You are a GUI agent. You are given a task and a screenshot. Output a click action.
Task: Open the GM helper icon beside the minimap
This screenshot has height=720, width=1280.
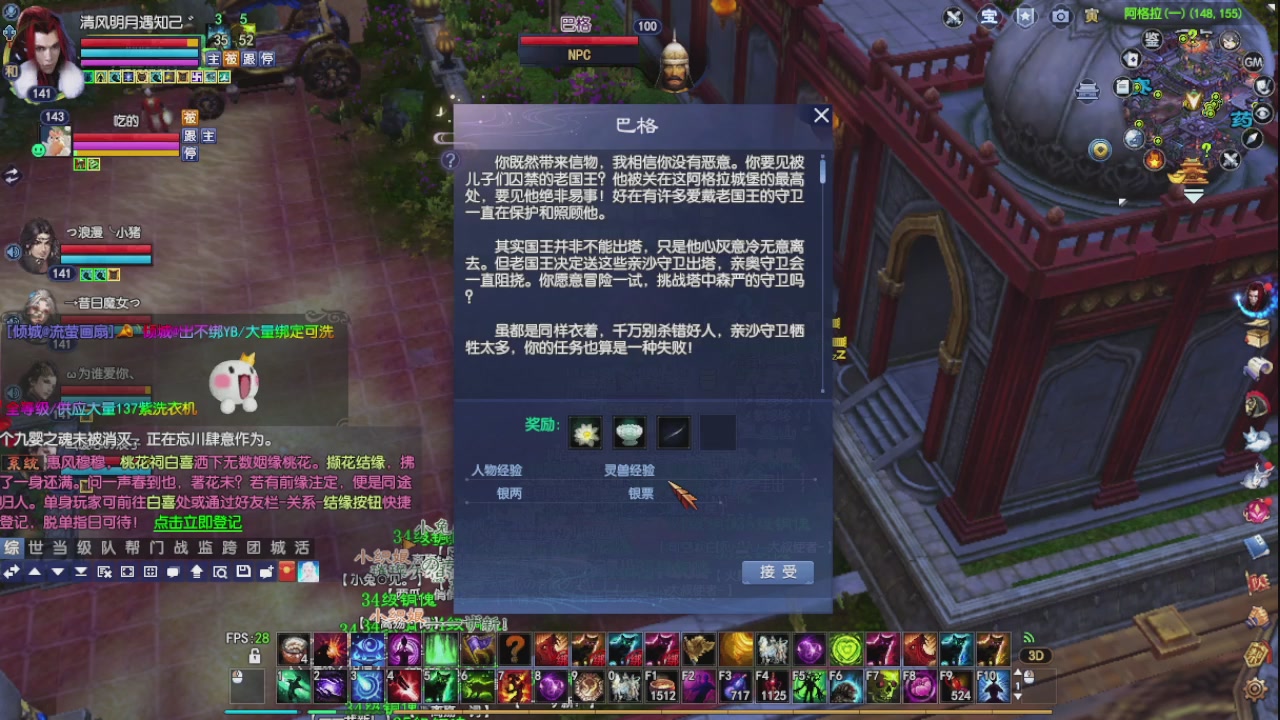(1255, 61)
